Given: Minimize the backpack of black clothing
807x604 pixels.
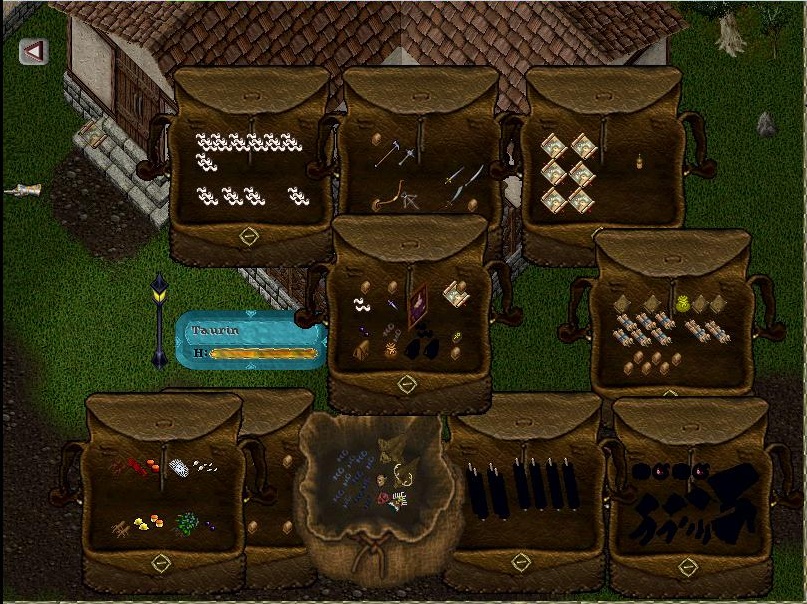Looking at the screenshot, I should (687, 567).
